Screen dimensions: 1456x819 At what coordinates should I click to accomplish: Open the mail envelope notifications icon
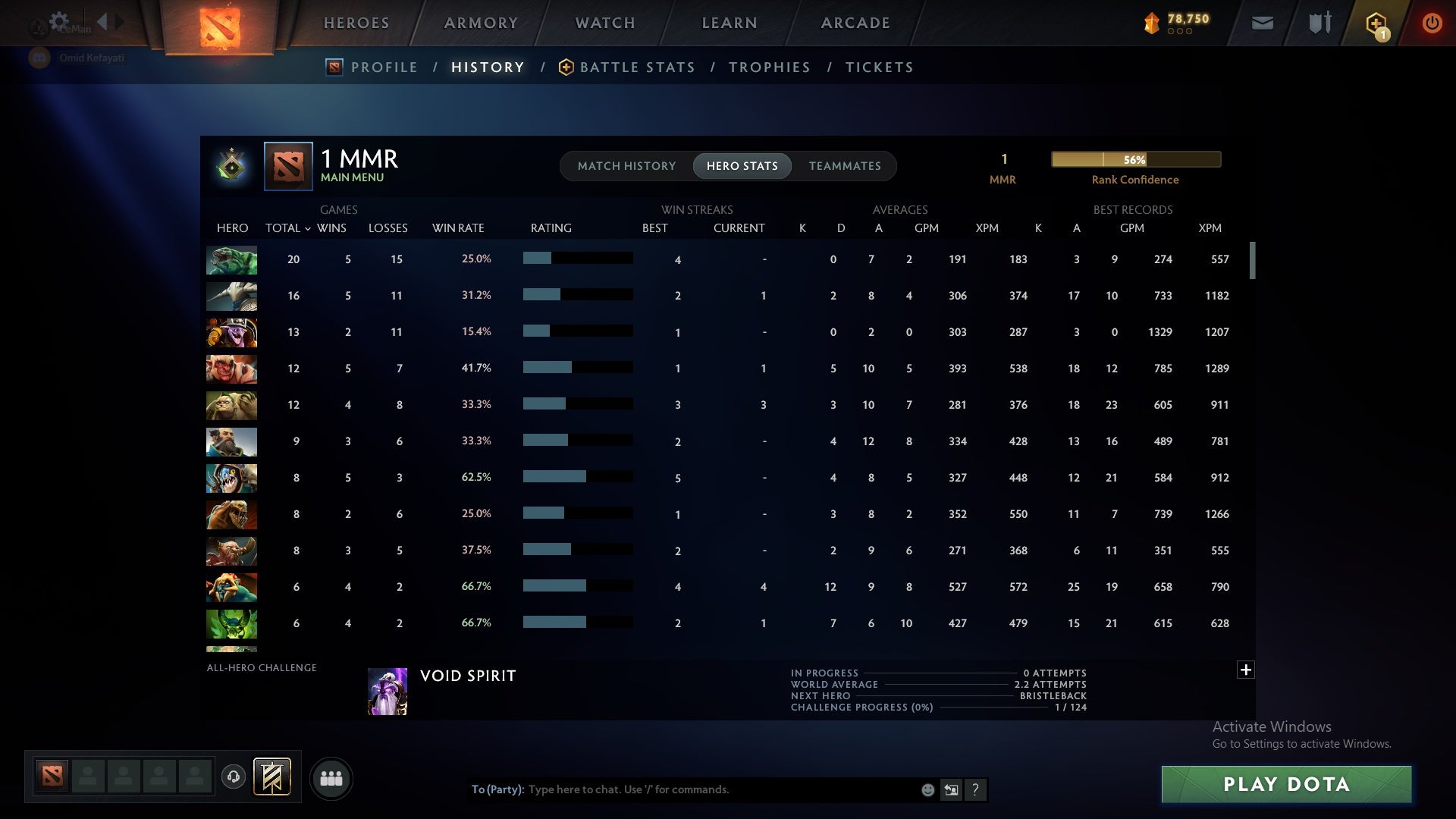[x=1262, y=23]
